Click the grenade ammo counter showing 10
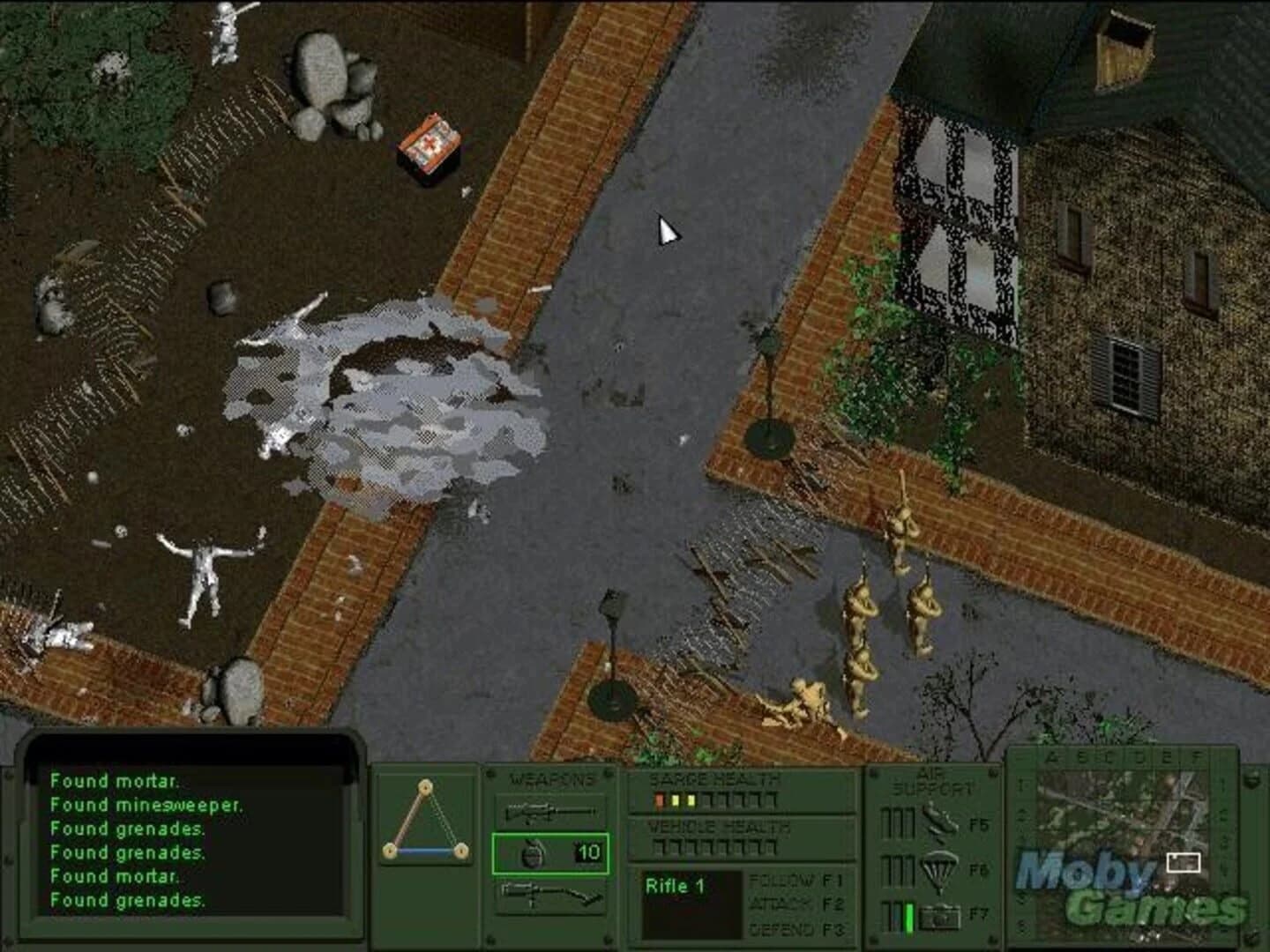Image resolution: width=1270 pixels, height=952 pixels. tap(587, 852)
